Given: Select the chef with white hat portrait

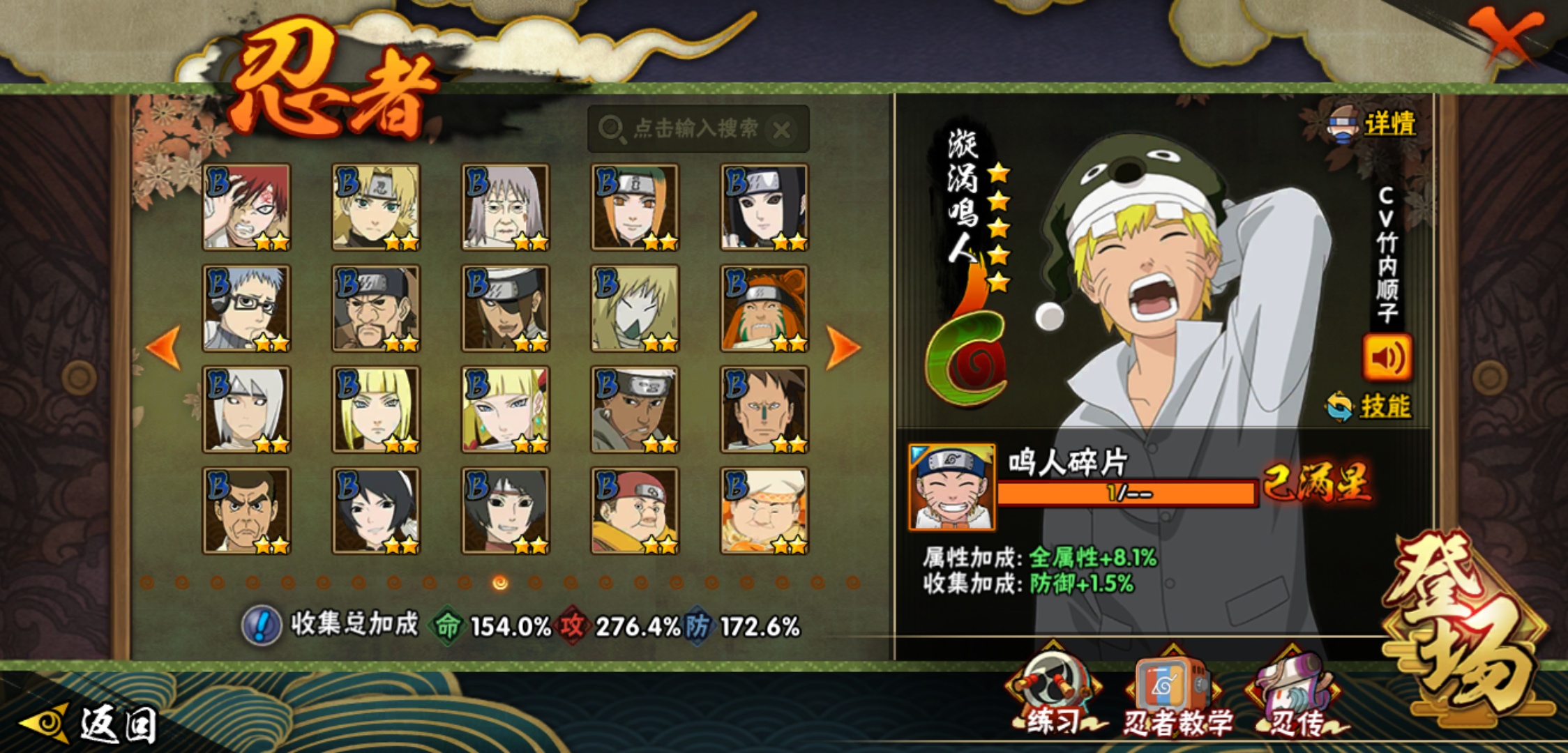Looking at the screenshot, I should [764, 510].
